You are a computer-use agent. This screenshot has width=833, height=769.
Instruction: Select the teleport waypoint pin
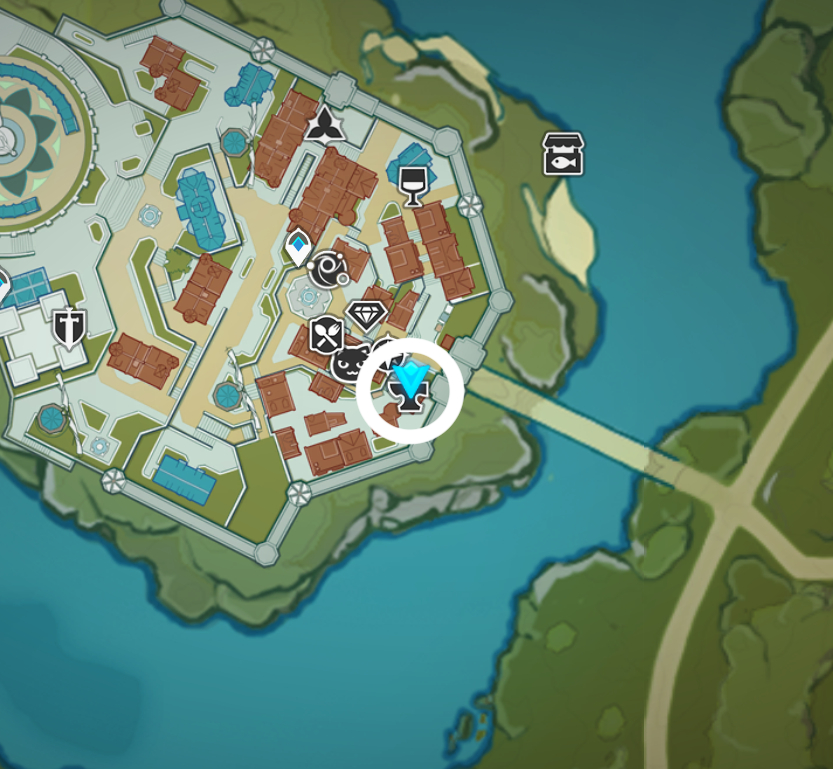point(298,246)
